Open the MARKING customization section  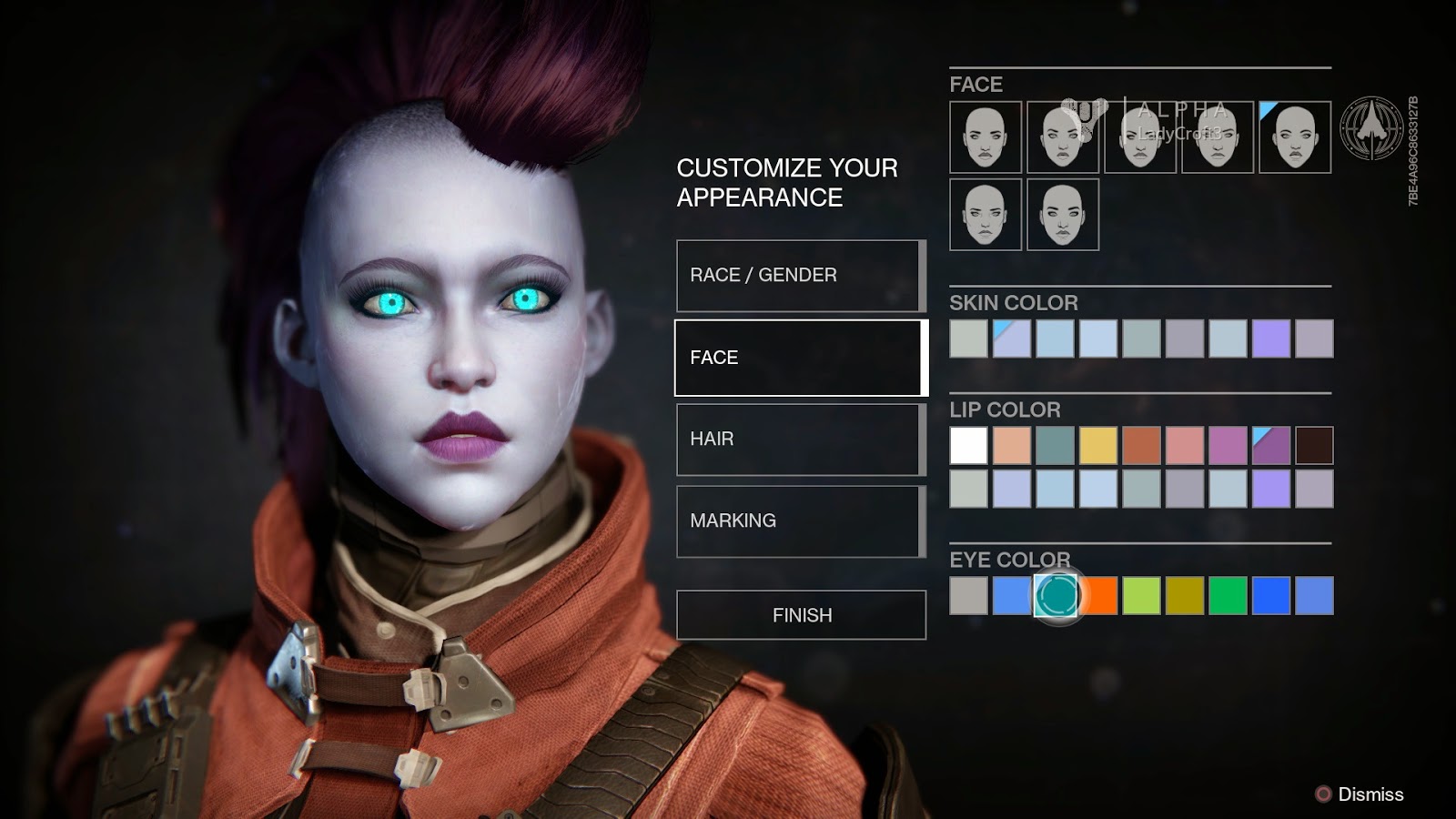[799, 521]
